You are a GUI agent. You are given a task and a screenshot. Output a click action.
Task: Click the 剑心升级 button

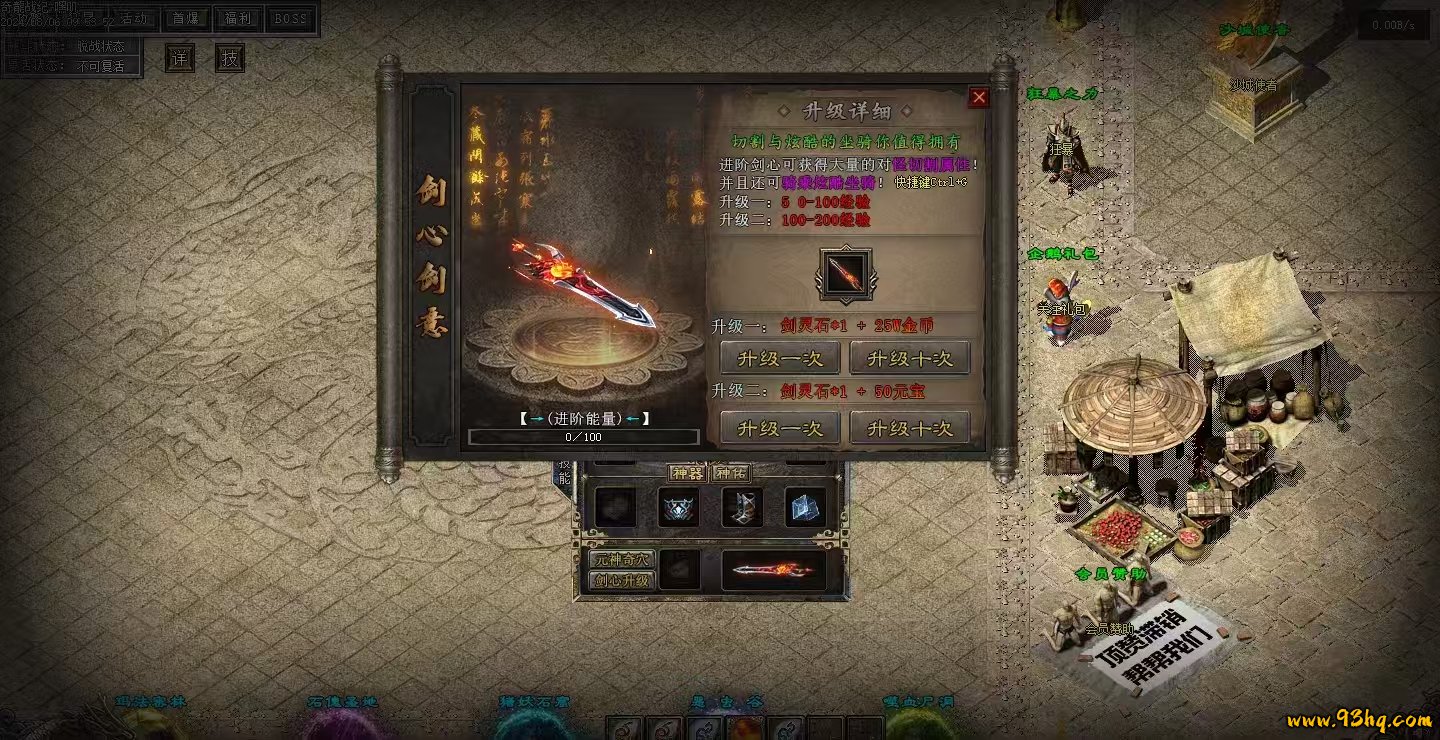(621, 580)
